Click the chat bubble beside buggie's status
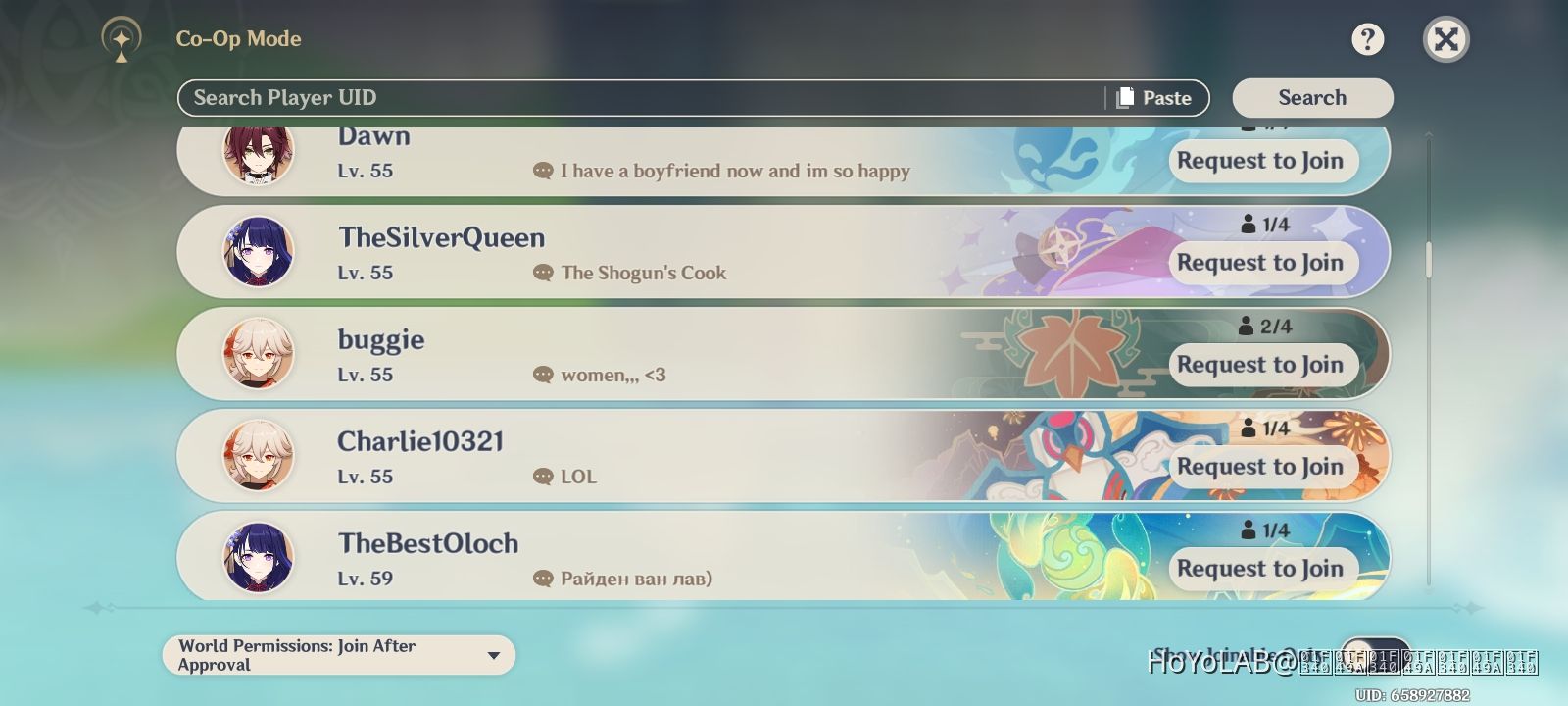This screenshot has width=1568, height=706. pyautogui.click(x=542, y=375)
